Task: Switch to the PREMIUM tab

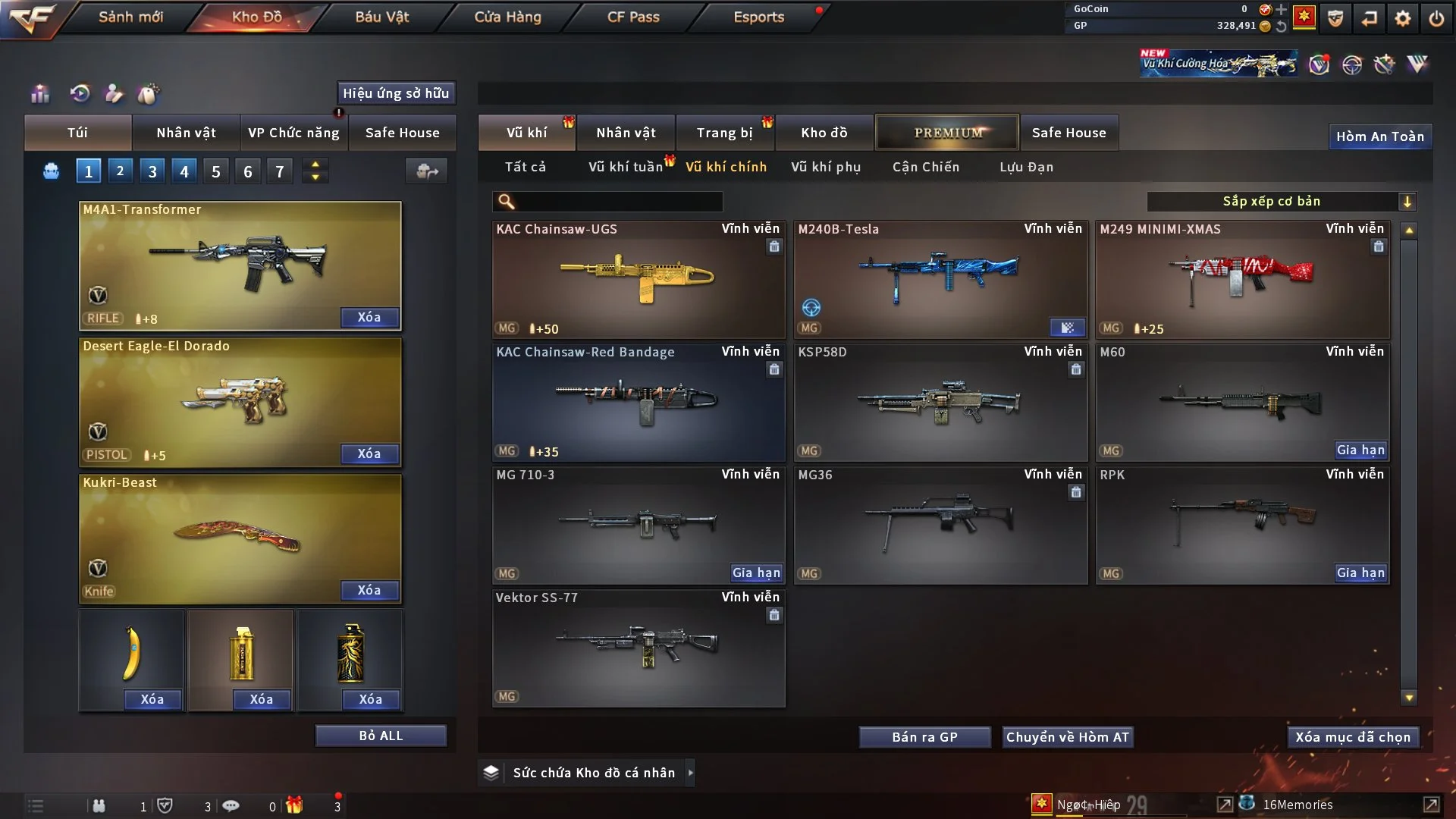Action: click(947, 133)
